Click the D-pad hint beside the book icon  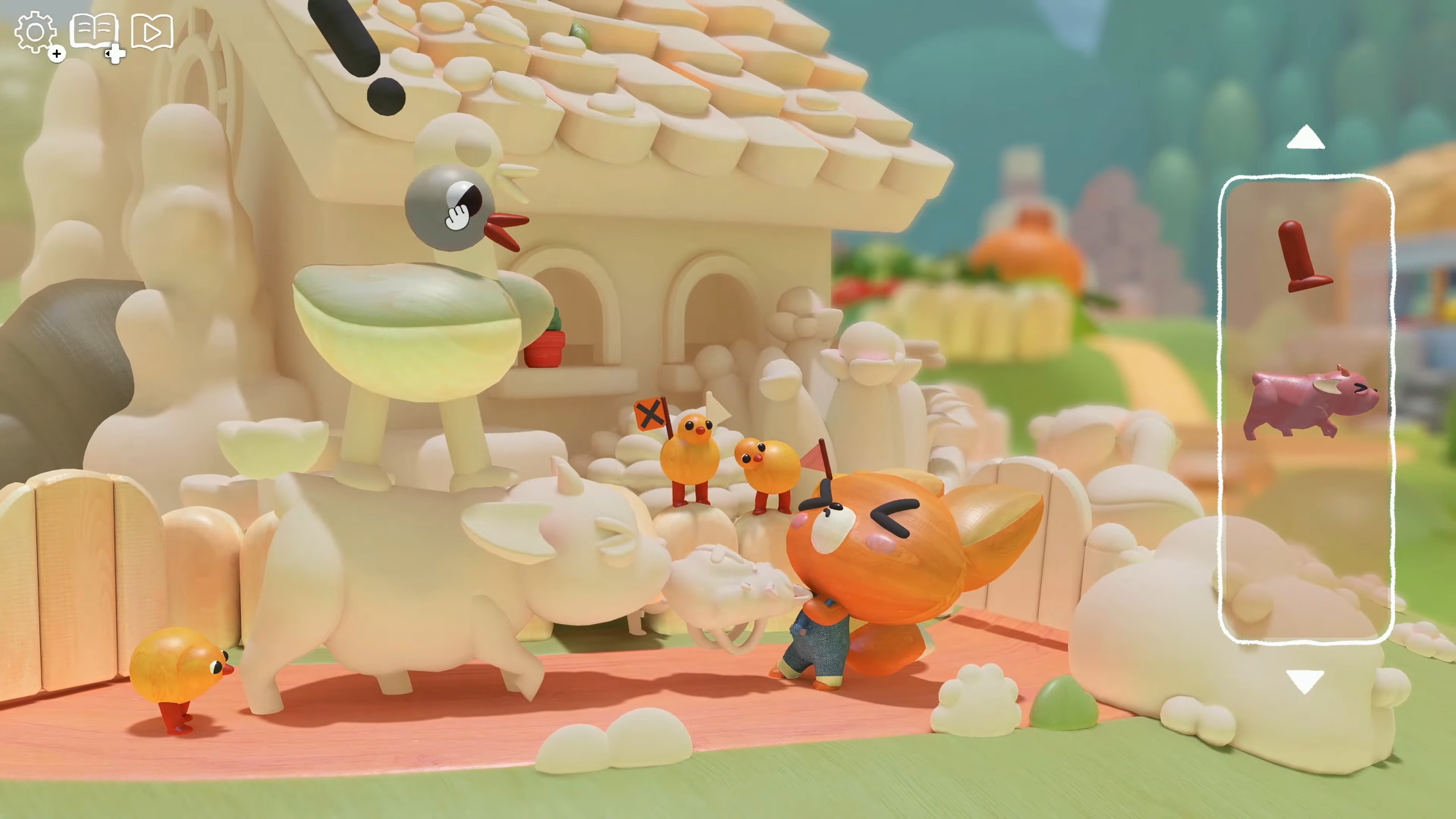[x=115, y=56]
